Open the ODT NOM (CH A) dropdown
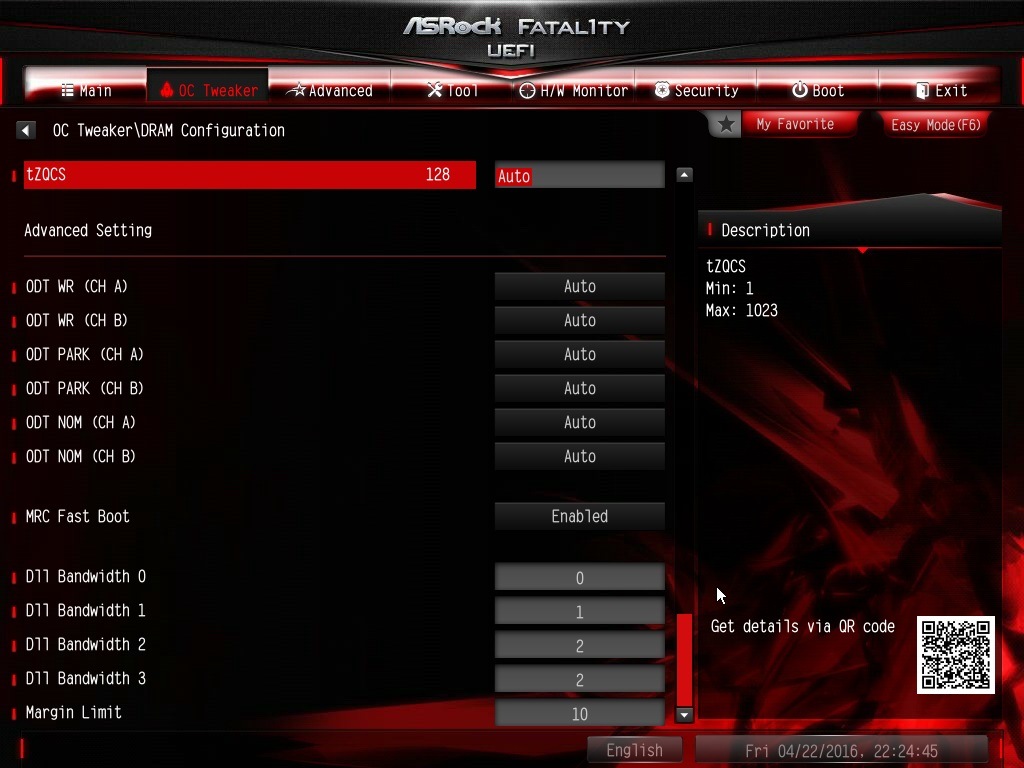Screen dimensions: 1024x768 (579, 423)
